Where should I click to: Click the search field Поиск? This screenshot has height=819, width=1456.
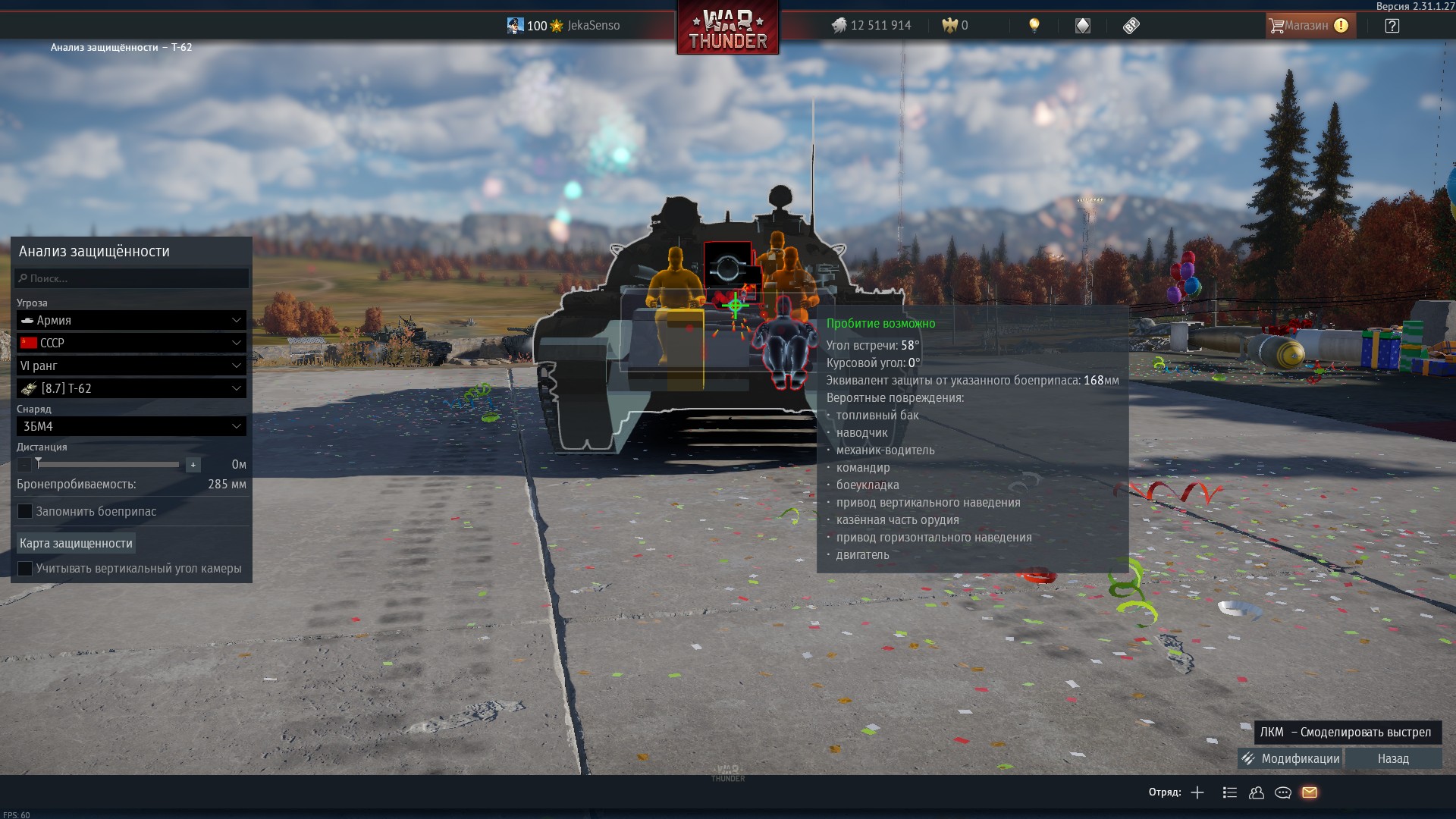pos(132,278)
